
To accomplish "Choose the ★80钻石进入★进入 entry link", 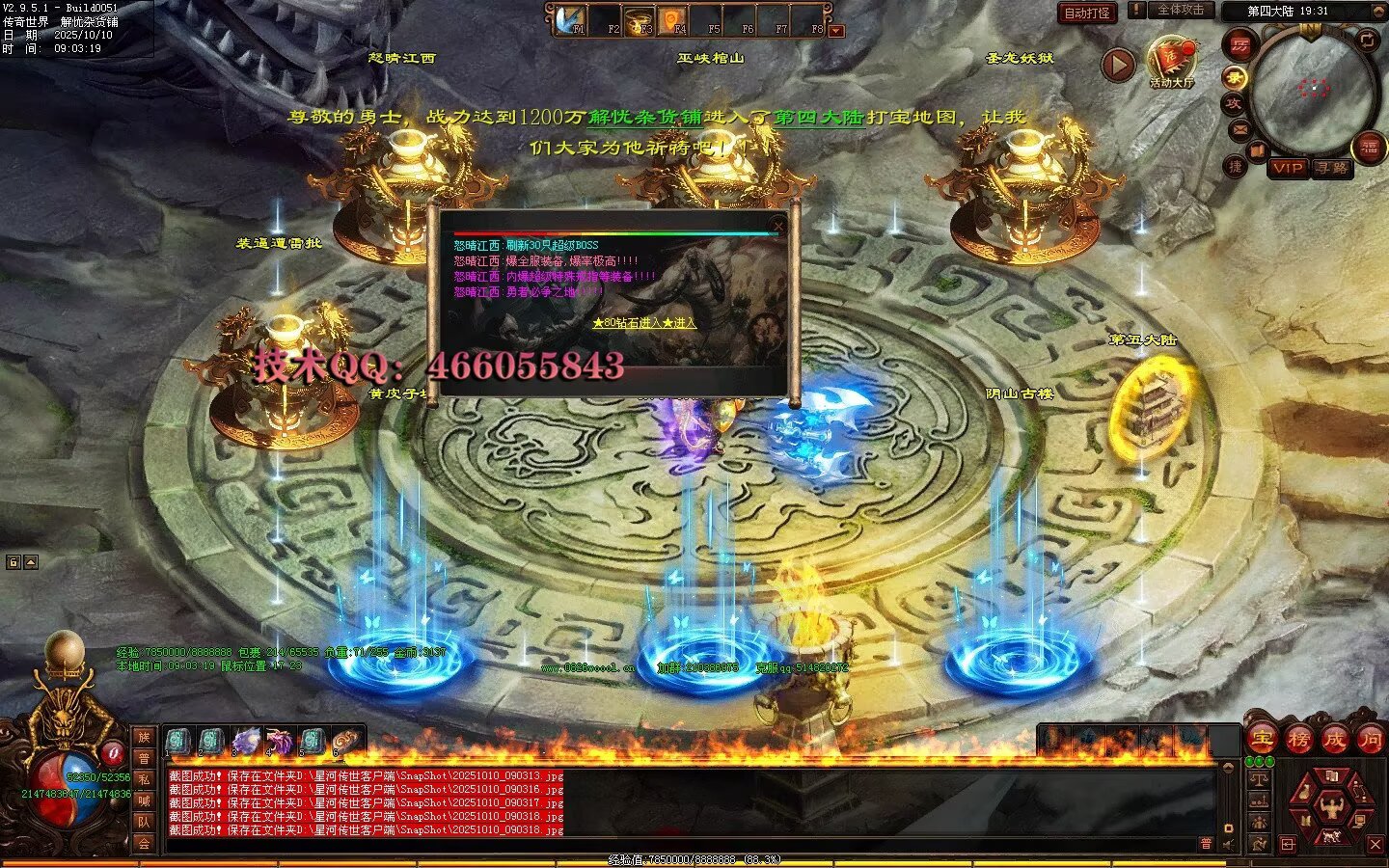I will point(644,323).
